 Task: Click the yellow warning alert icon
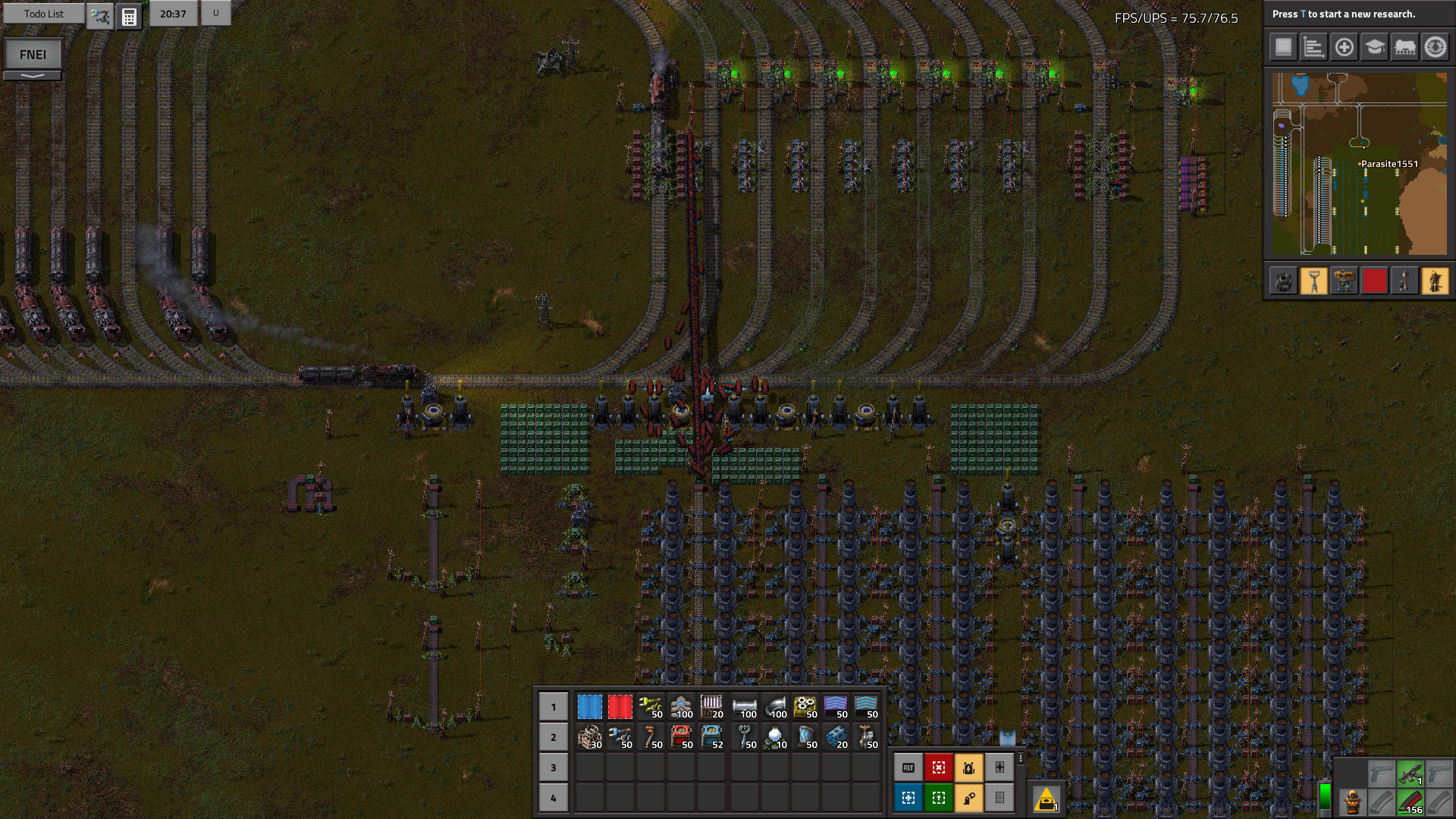[x=1046, y=799]
